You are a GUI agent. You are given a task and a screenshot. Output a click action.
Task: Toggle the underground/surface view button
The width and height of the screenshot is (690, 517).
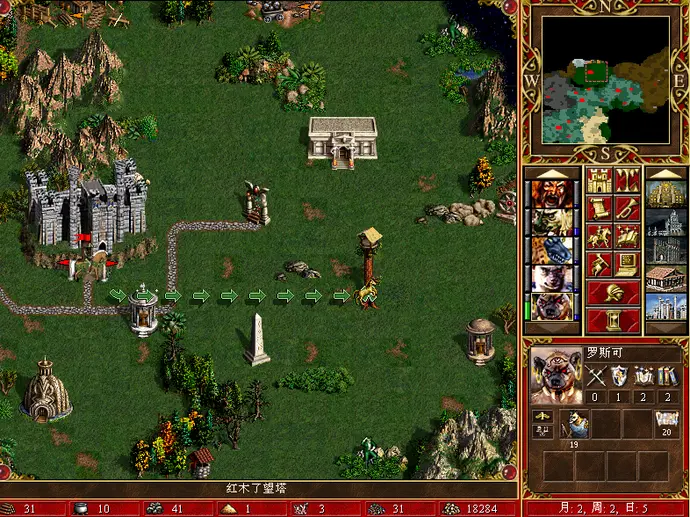628,181
